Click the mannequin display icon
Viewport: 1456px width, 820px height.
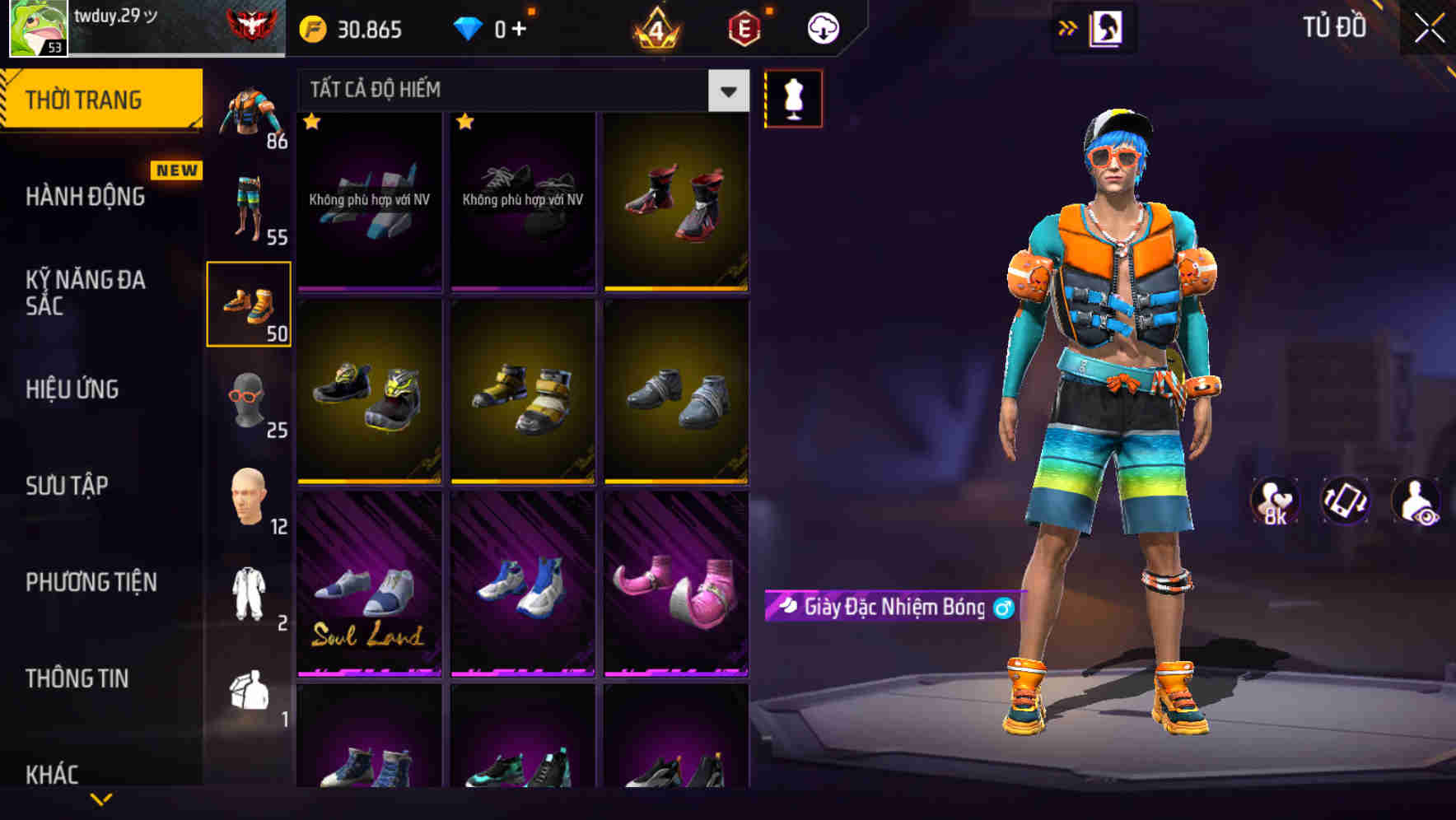point(793,97)
